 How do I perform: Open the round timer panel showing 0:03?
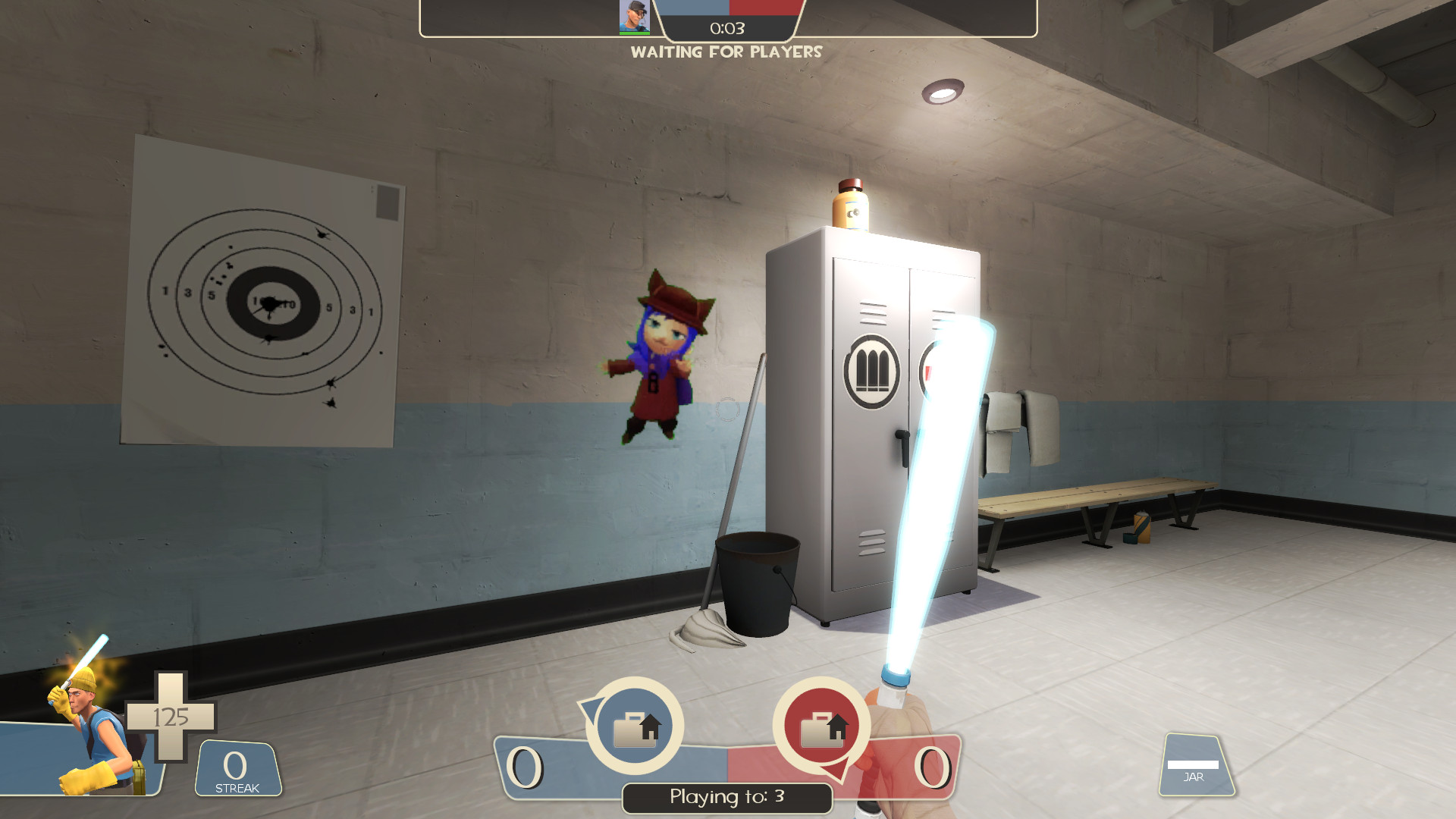(x=726, y=28)
